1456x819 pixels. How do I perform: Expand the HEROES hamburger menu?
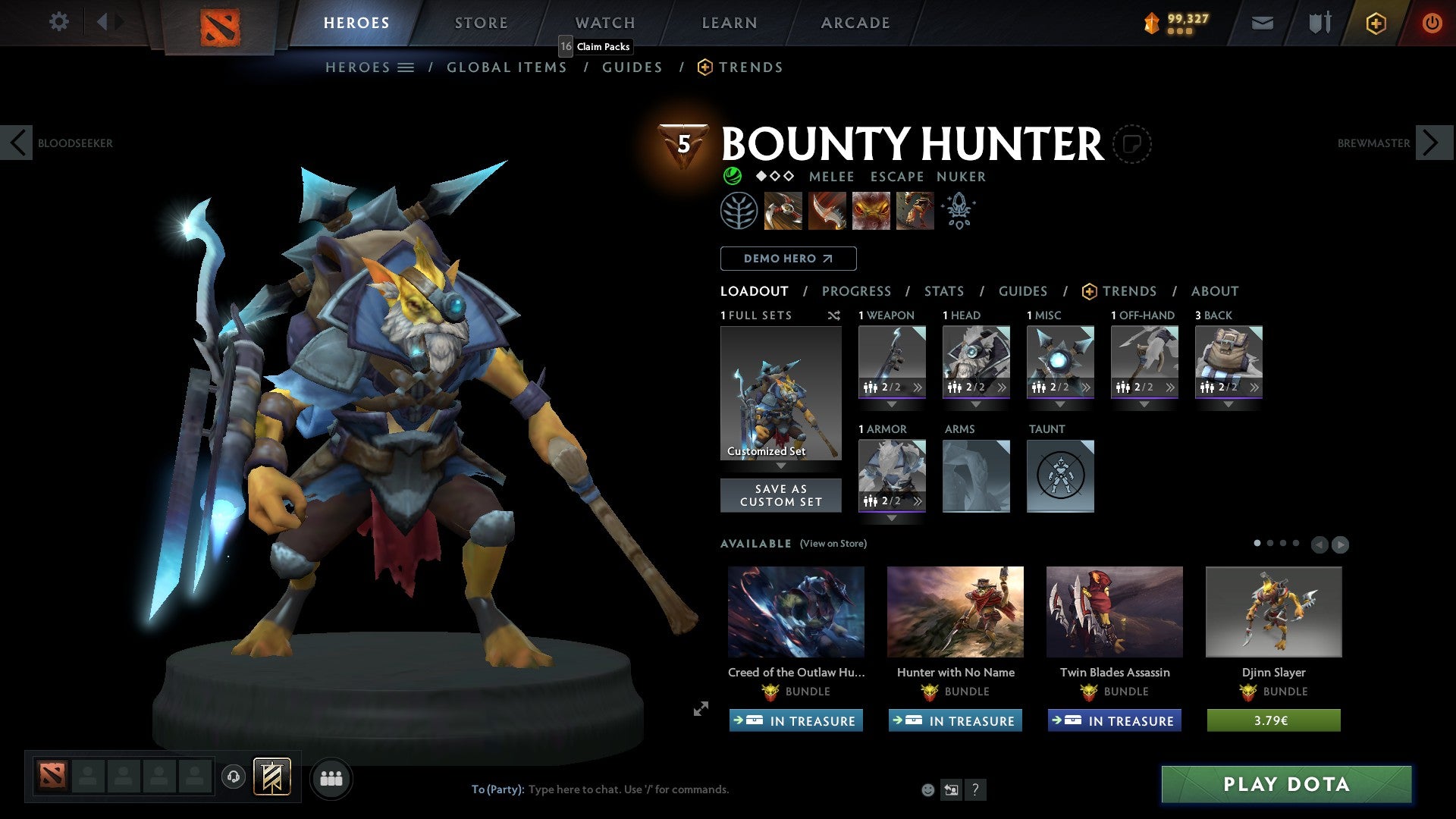[x=406, y=67]
